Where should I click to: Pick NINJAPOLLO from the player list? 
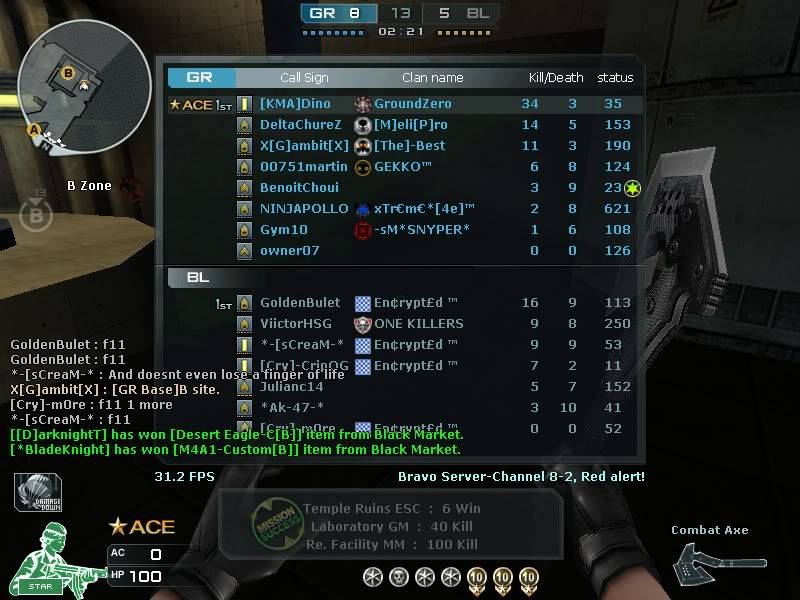303,209
